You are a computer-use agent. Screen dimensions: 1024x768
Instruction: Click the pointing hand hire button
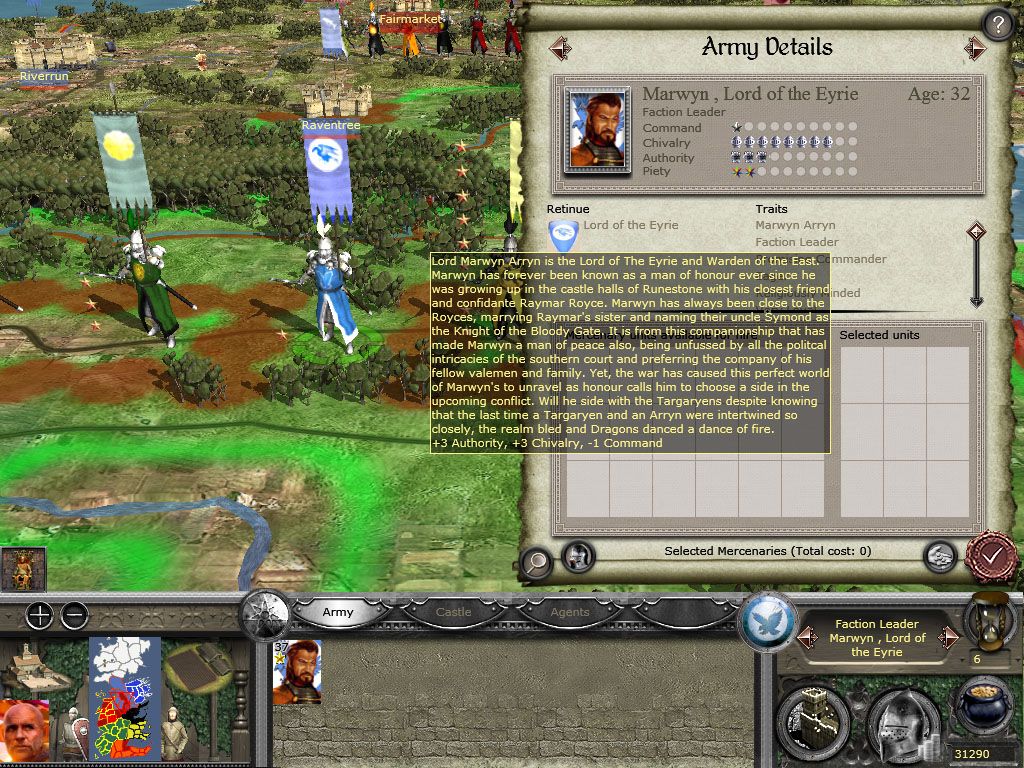pyautogui.click(x=938, y=556)
